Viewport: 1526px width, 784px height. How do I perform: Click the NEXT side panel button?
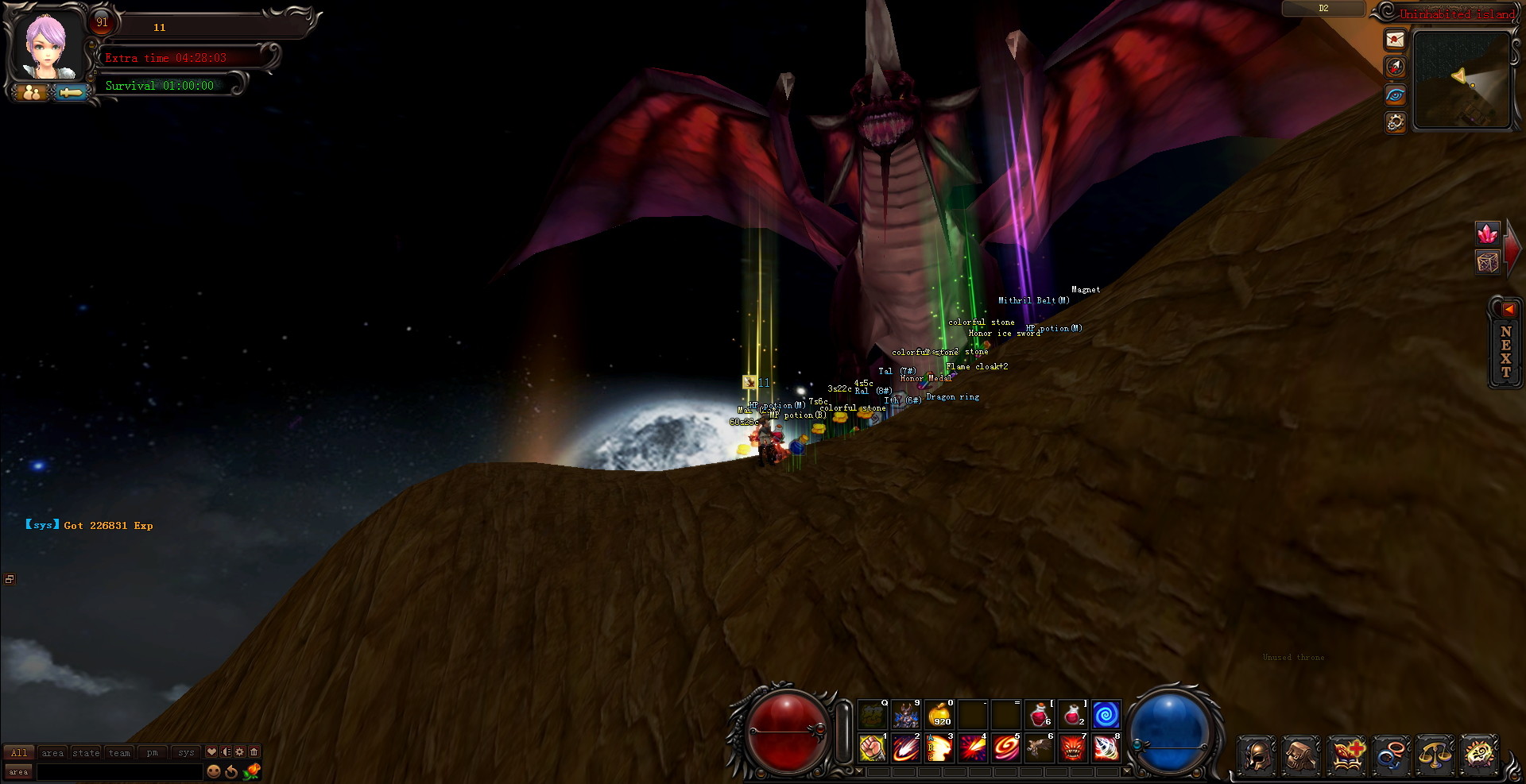pyautogui.click(x=1505, y=350)
